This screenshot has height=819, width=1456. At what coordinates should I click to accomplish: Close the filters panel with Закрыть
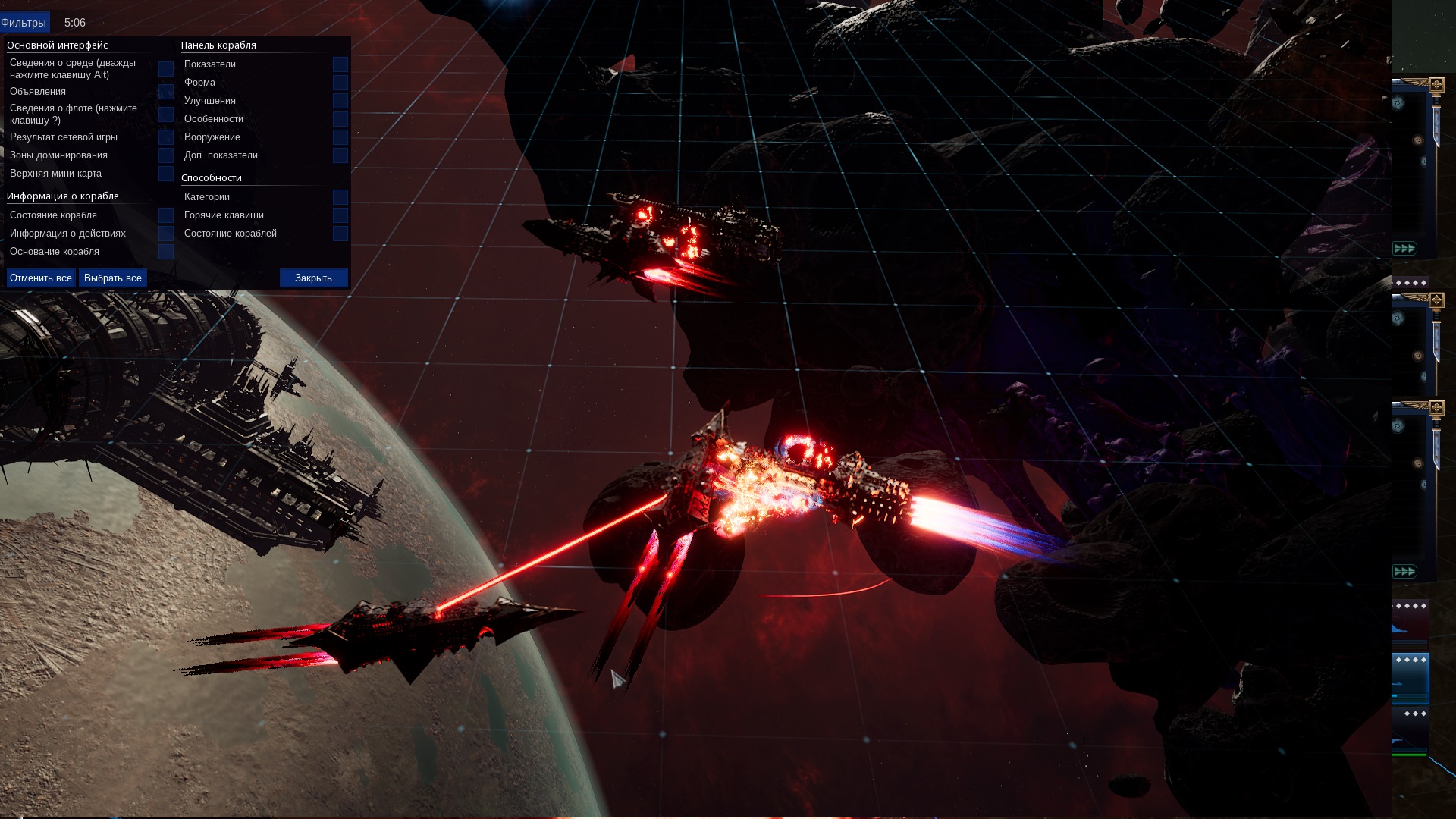[313, 278]
